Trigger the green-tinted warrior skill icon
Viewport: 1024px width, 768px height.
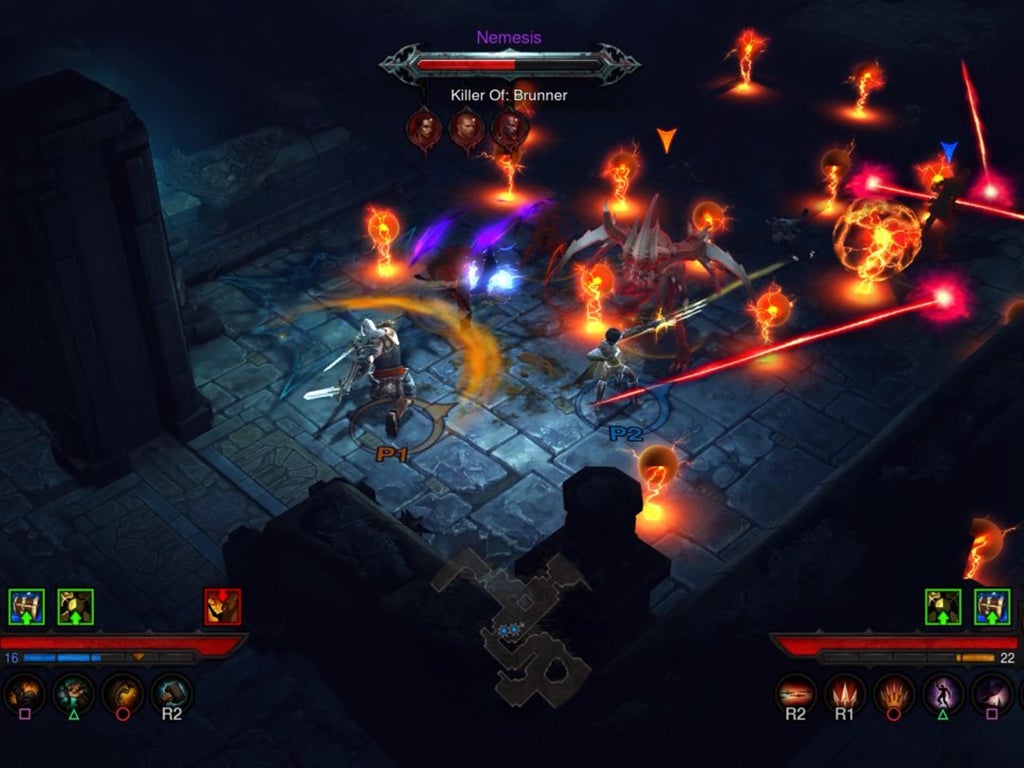[73, 693]
